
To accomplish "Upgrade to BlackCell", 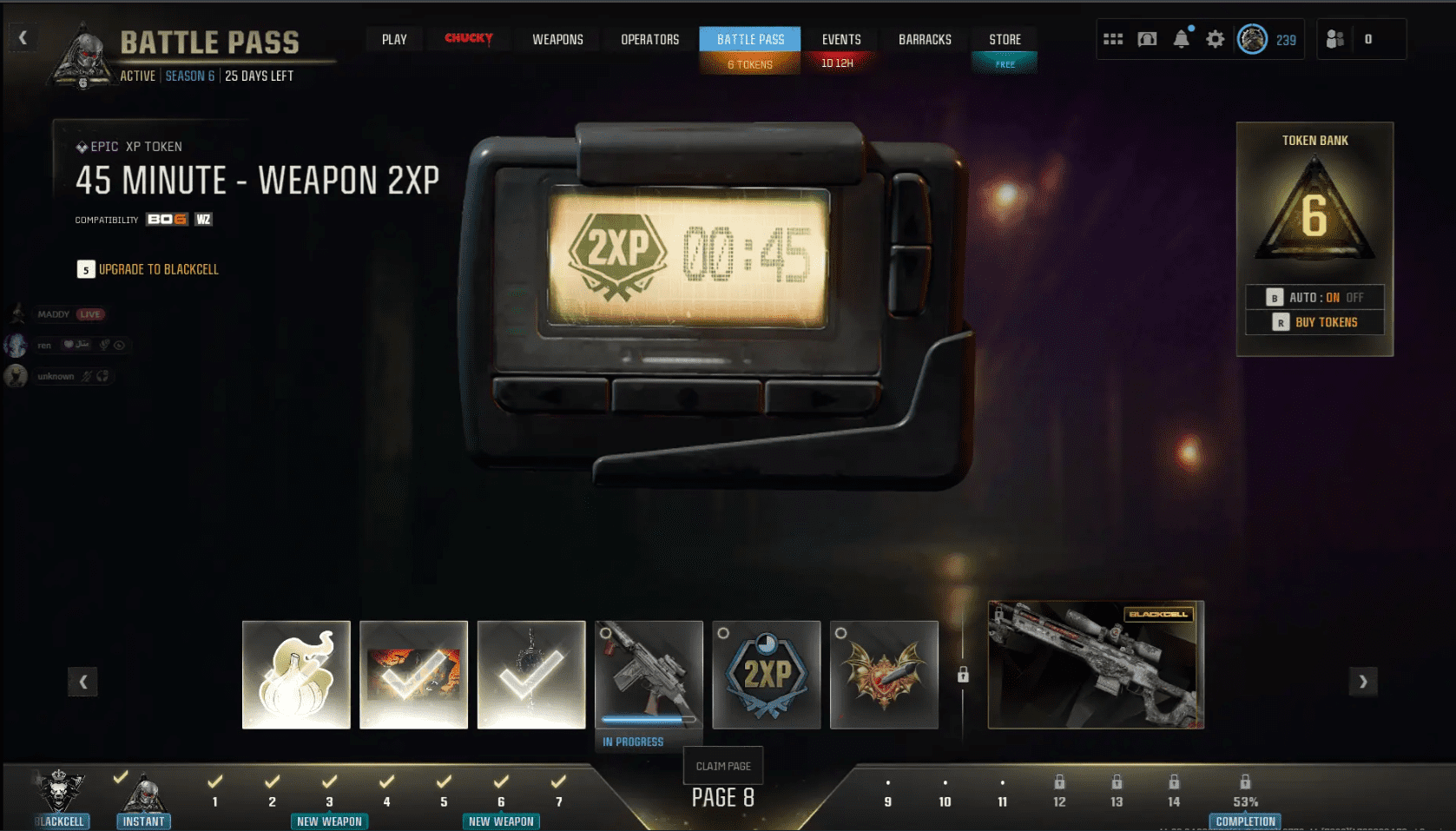I will [148, 269].
